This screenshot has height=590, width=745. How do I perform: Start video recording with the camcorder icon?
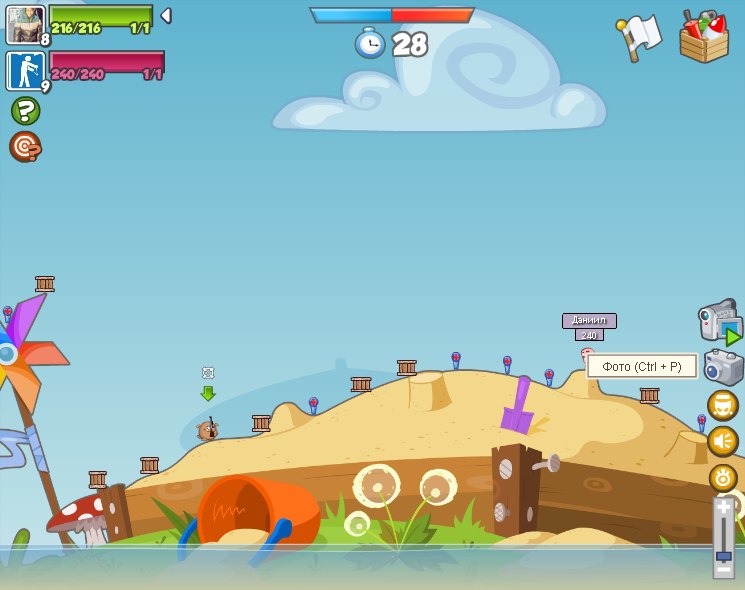pyautogui.click(x=718, y=322)
